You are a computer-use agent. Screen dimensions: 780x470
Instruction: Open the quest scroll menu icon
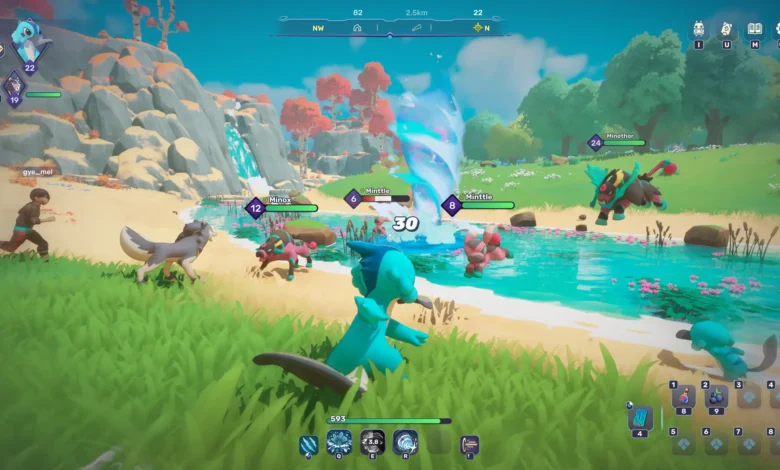click(726, 30)
